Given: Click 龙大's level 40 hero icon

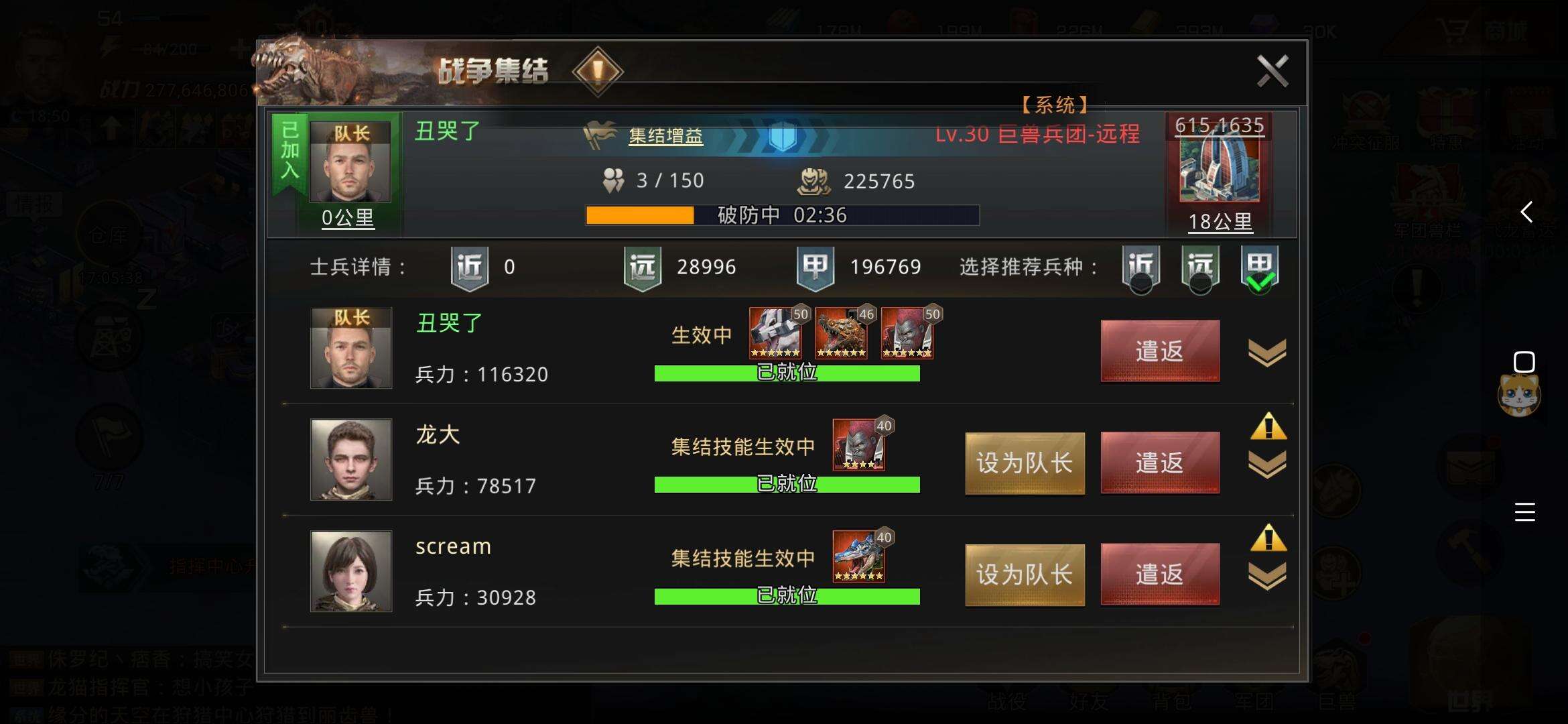Looking at the screenshot, I should (x=860, y=444).
